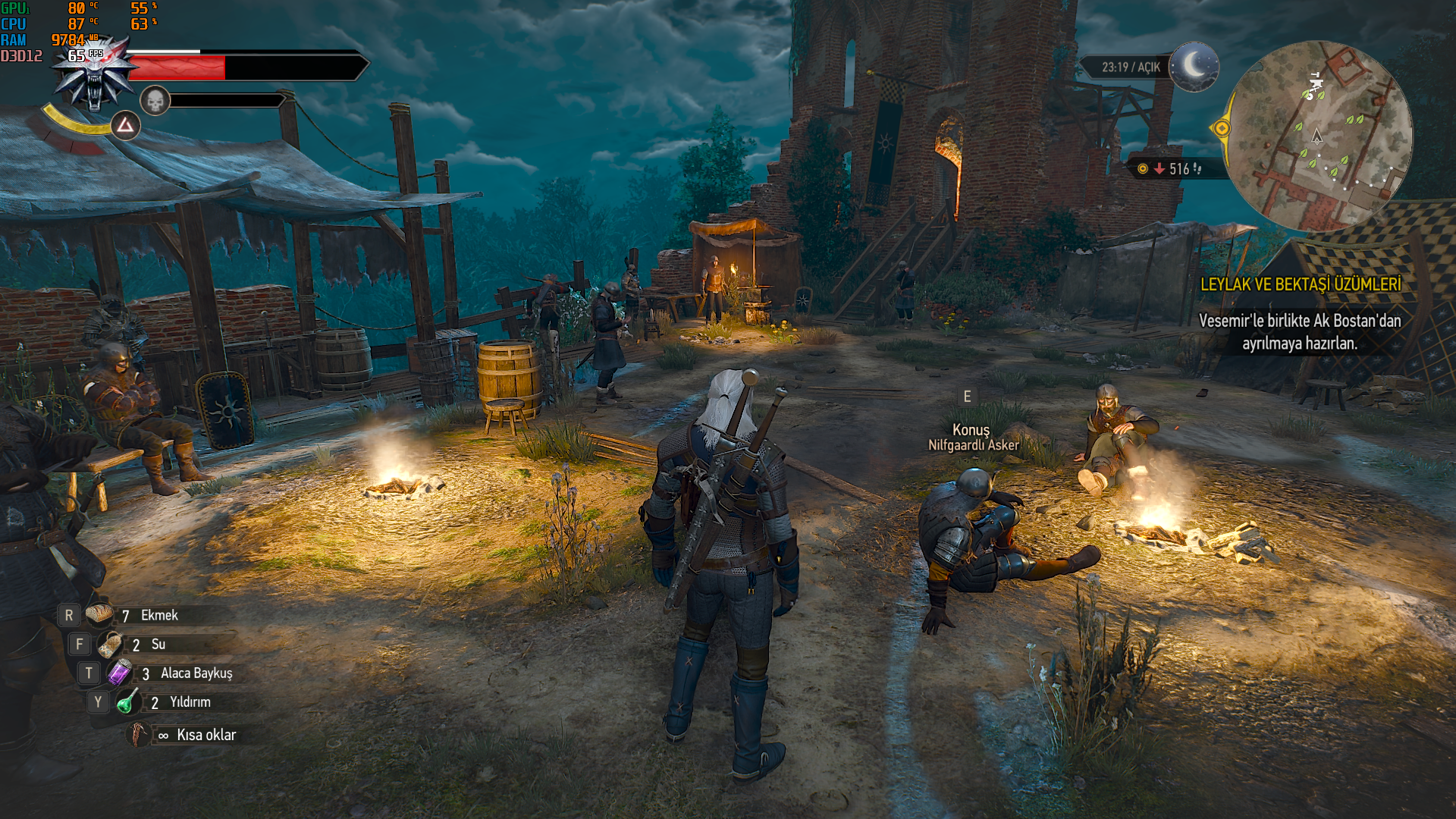Click the yellow quest marker on minimap edge
This screenshot has width=1456, height=819.
click(1222, 128)
